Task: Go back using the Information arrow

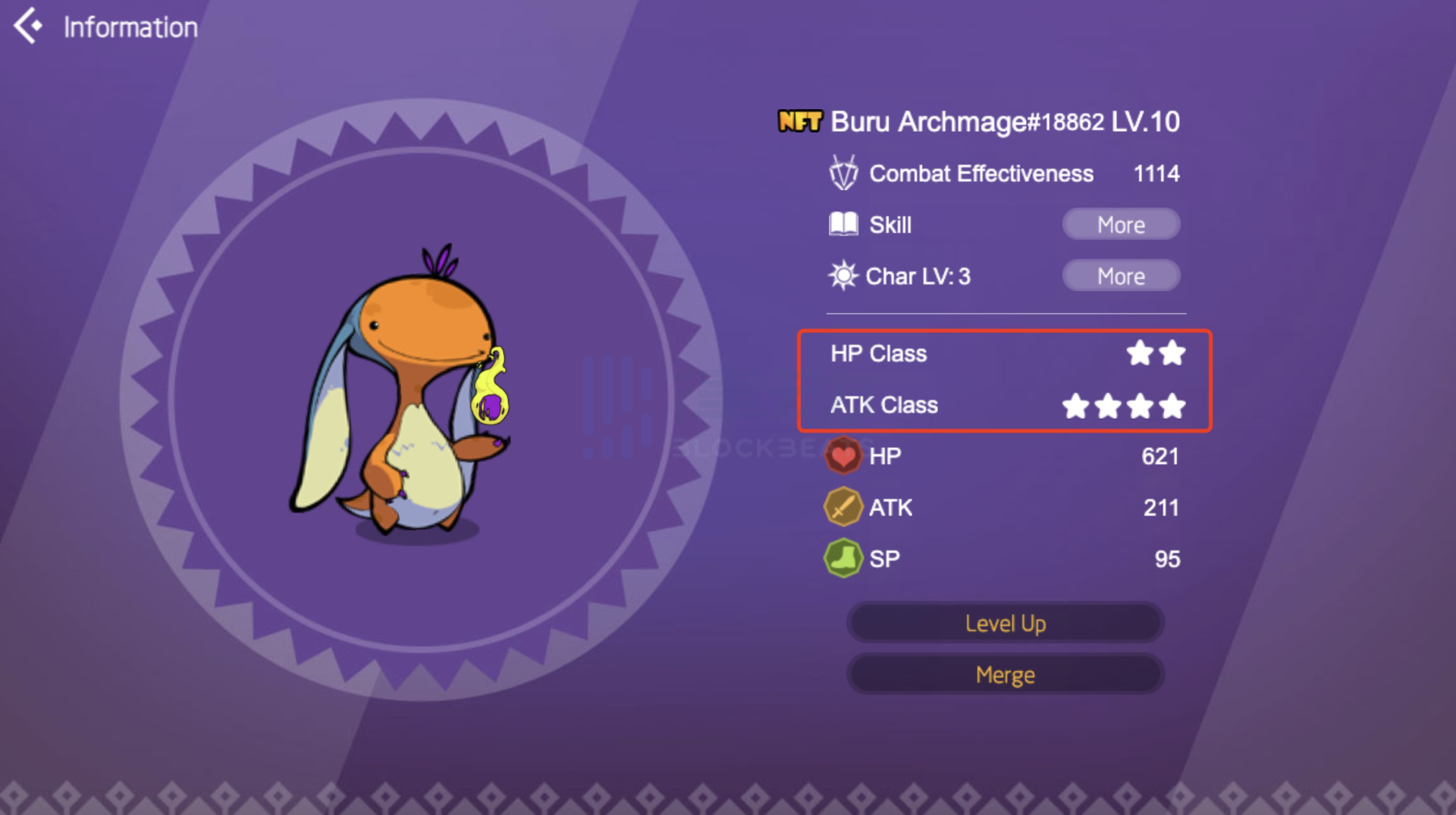Action: click(x=28, y=26)
